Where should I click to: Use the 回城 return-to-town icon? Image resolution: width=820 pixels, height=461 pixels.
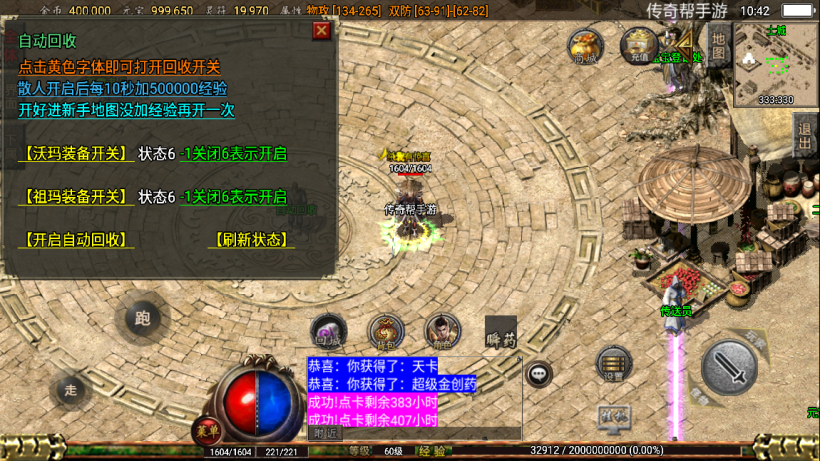pyautogui.click(x=329, y=332)
